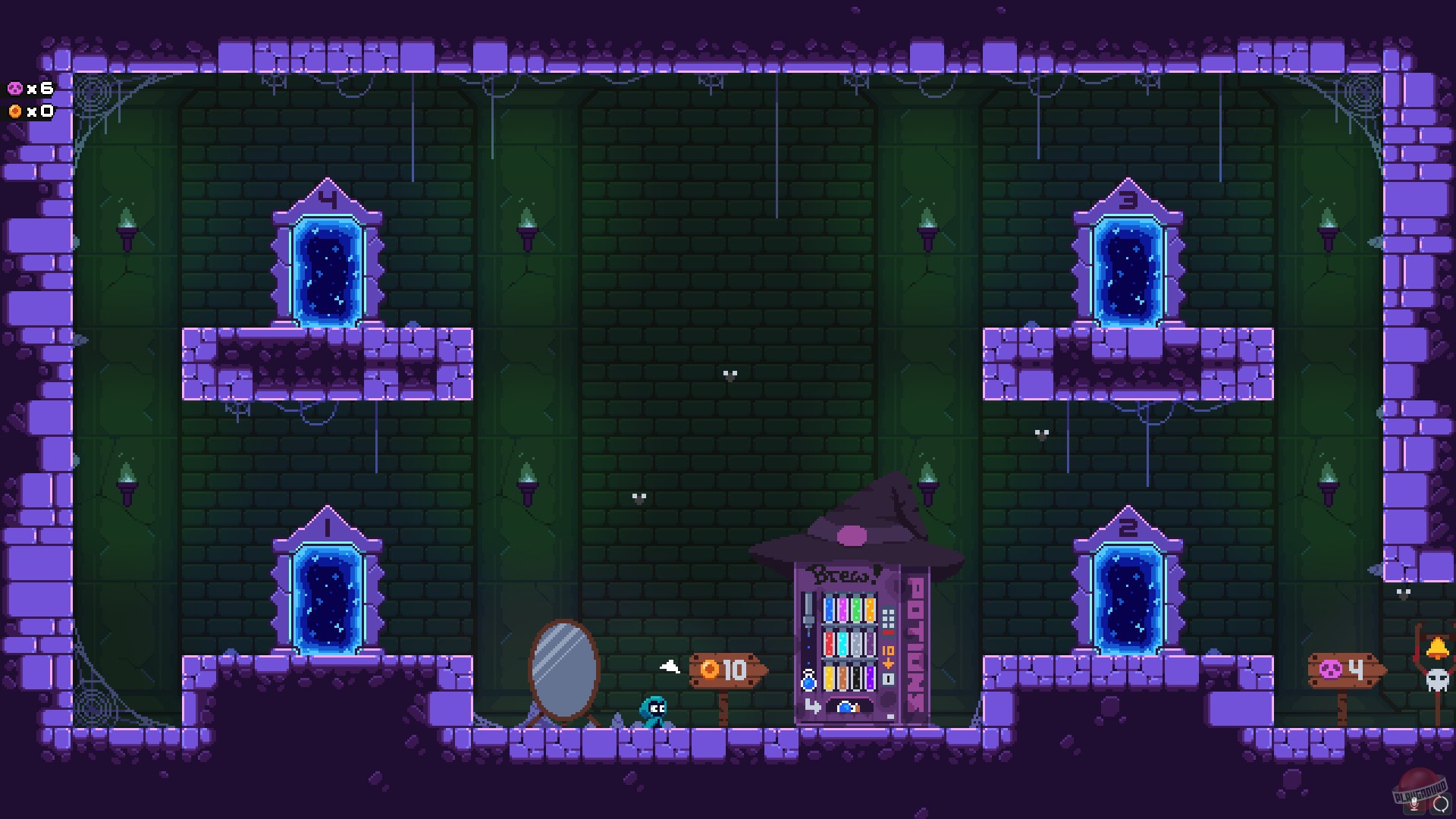Click the white arrow icon on the vending machine
Screen dimensions: 1456x819
(813, 706)
